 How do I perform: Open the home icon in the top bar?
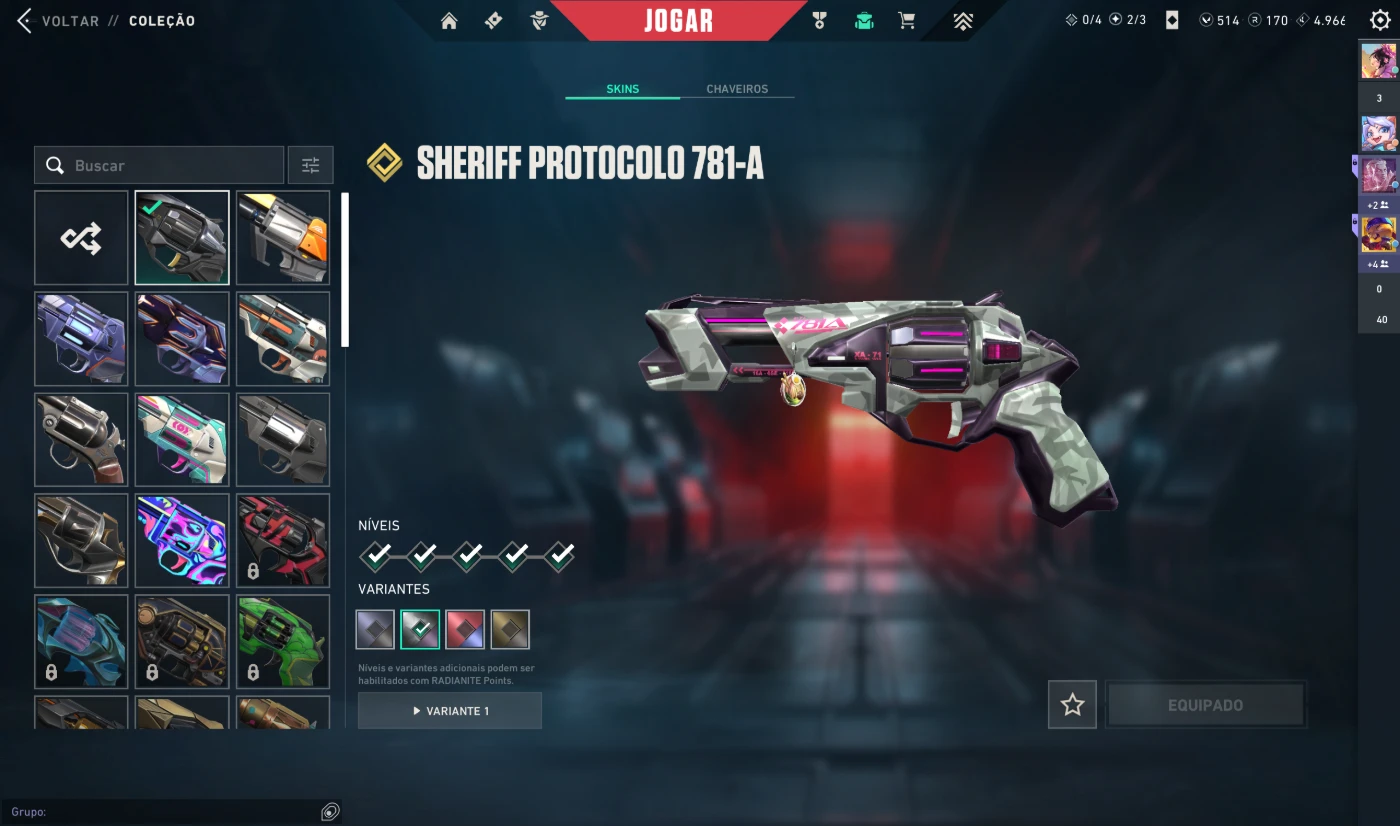tap(449, 21)
